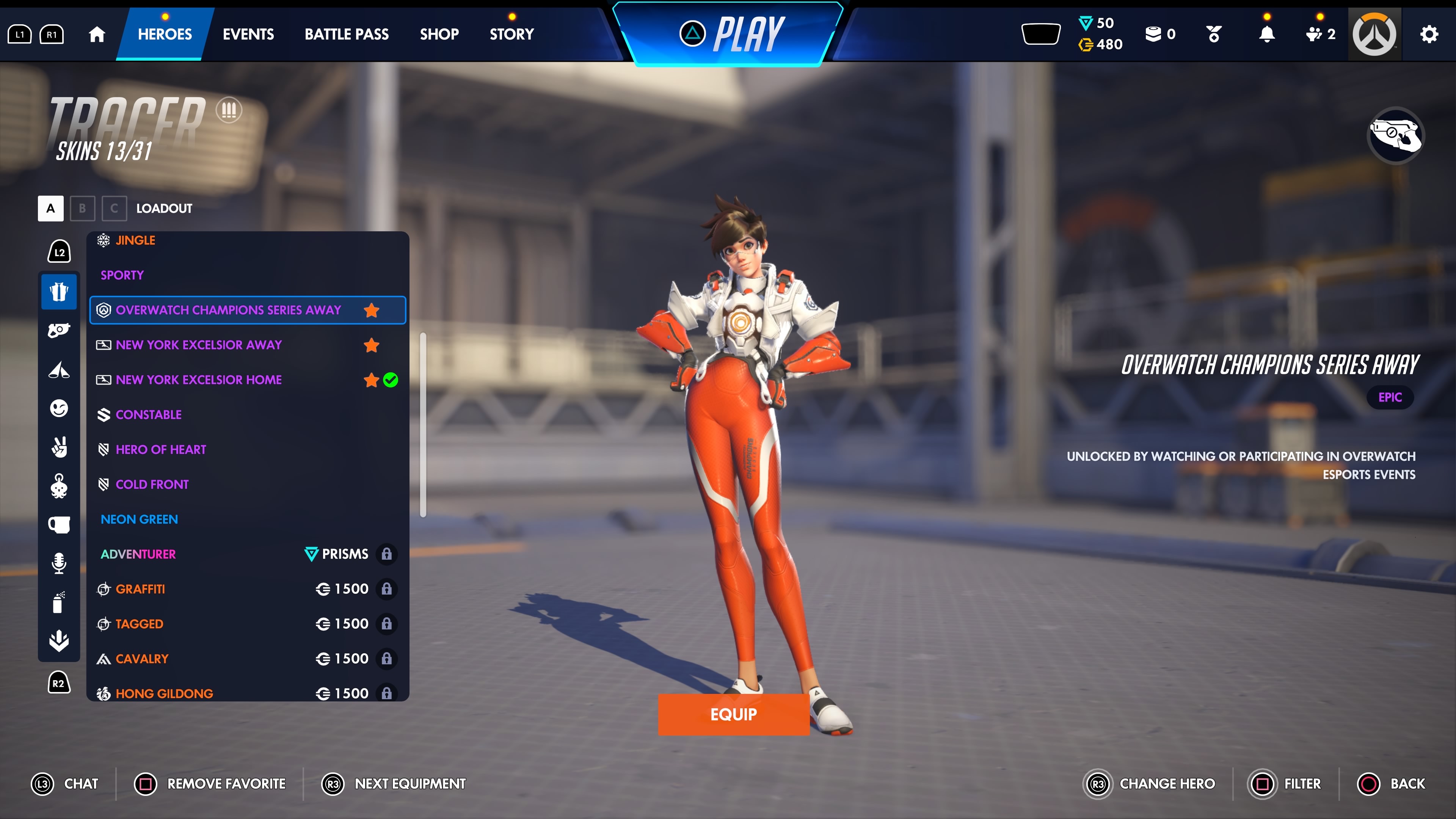Click the pulse pistols weapon icon

1395,136
